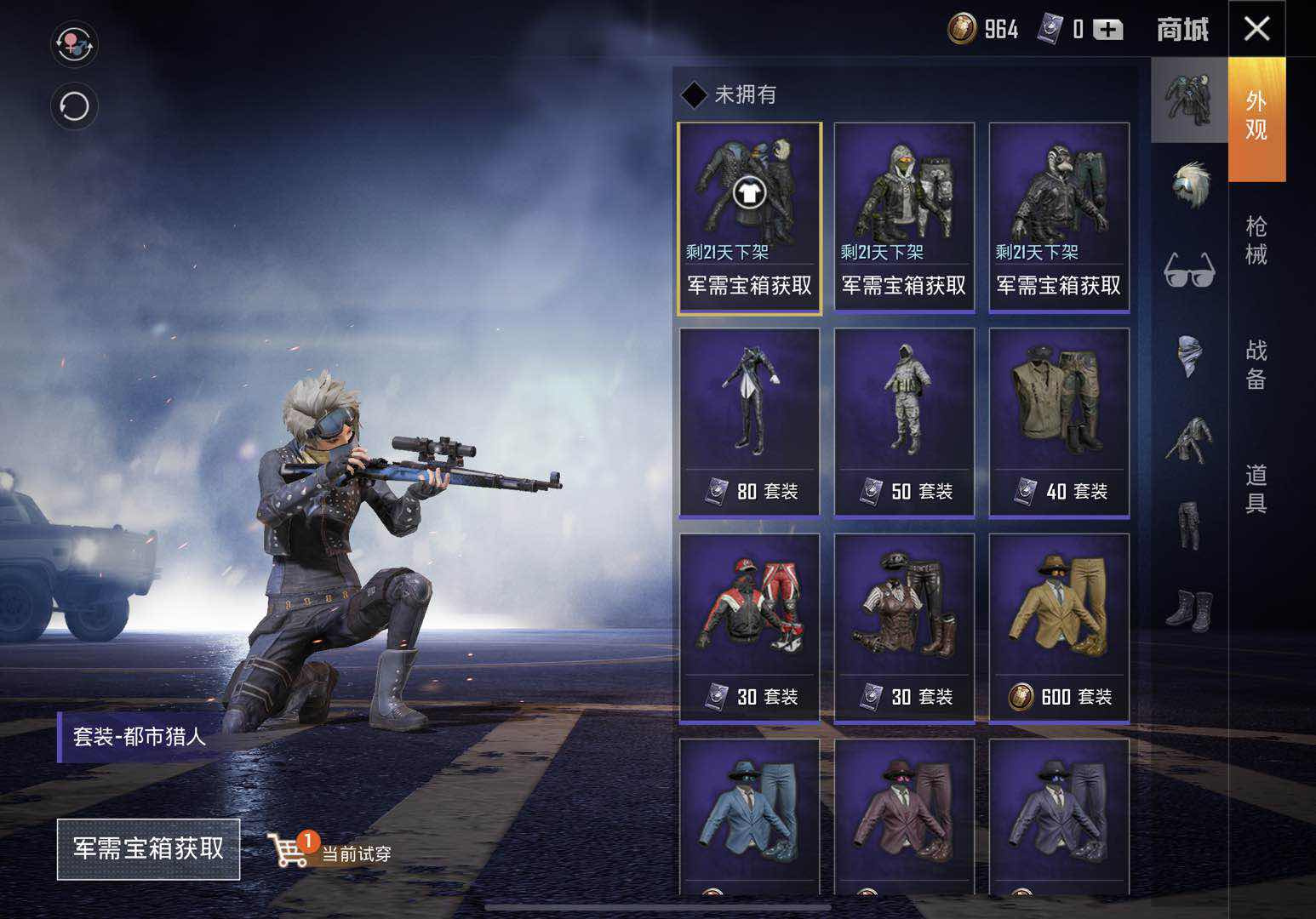This screenshot has width=1316, height=919.
Task: Toggle the character gender swap icon
Action: tap(74, 44)
